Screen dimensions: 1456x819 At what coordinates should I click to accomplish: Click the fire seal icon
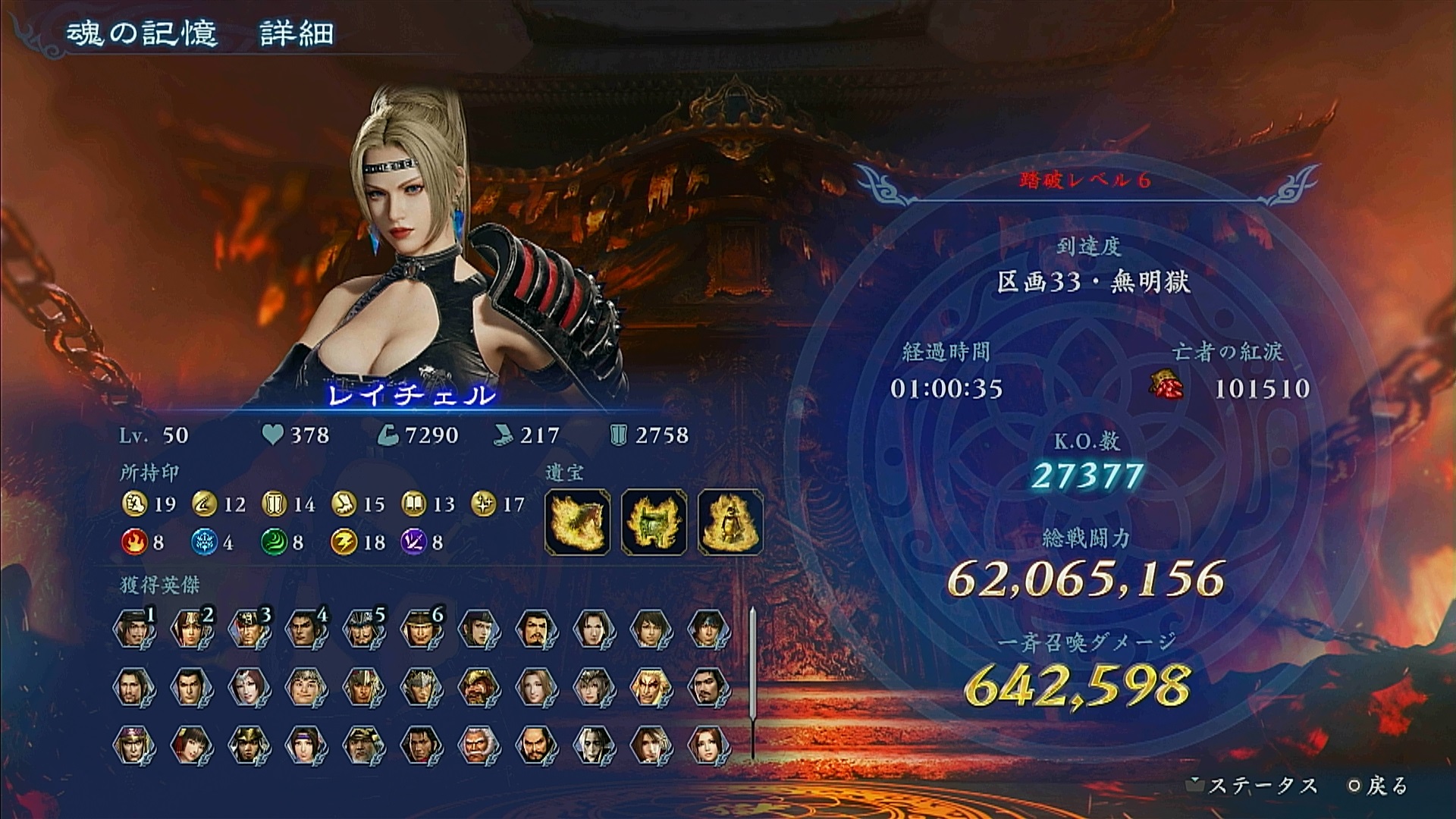134,542
